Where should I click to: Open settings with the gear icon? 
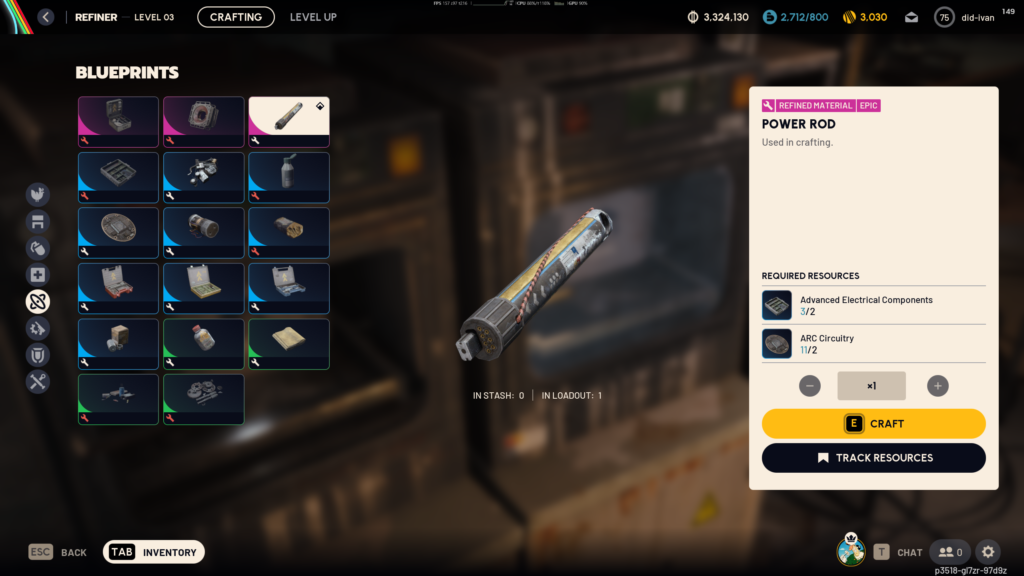pyautogui.click(x=988, y=552)
